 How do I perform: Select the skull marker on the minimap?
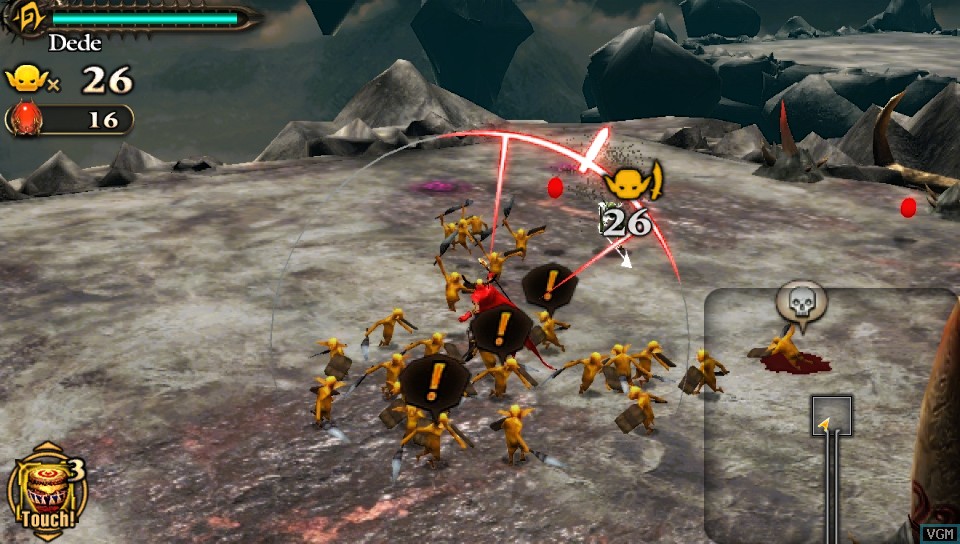[x=801, y=300]
